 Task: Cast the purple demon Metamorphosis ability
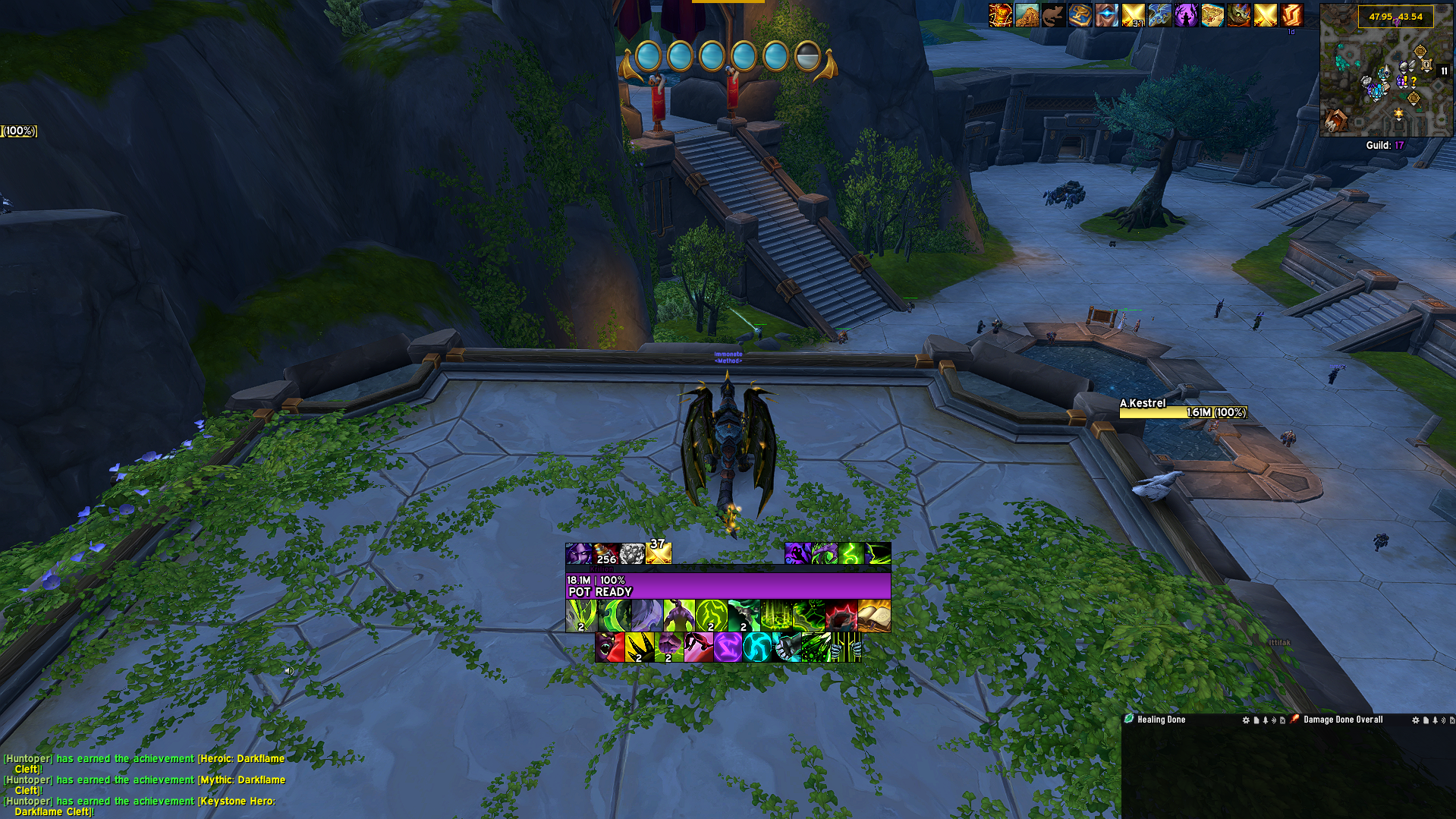tap(679, 616)
